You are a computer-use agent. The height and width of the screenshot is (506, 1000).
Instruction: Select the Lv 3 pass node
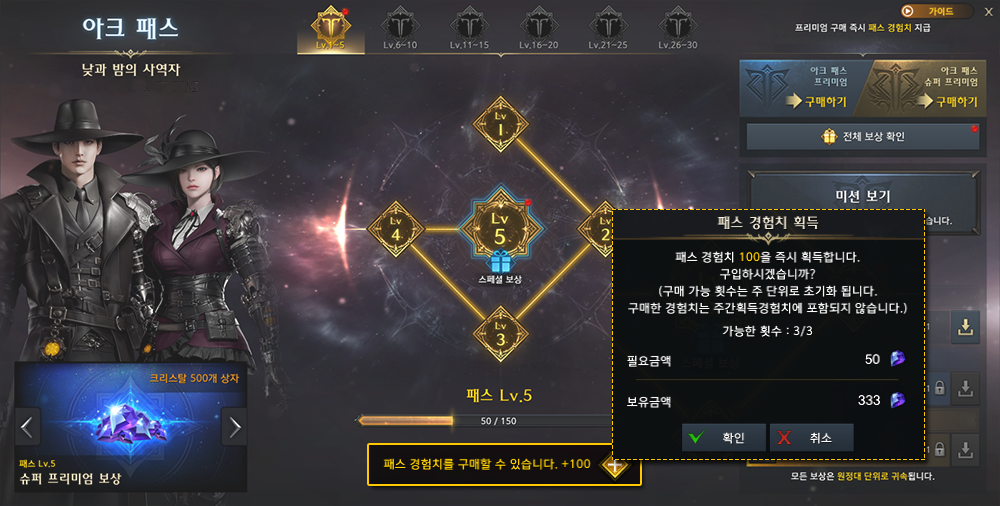click(x=501, y=333)
